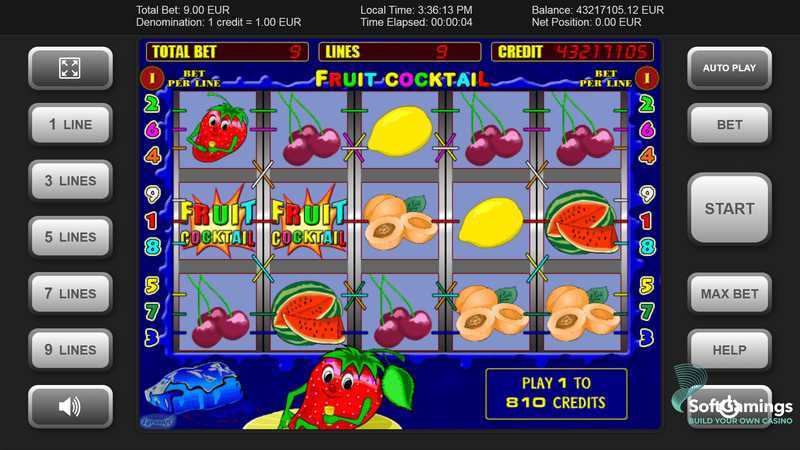Activate all 9 LINES

[x=70, y=350]
